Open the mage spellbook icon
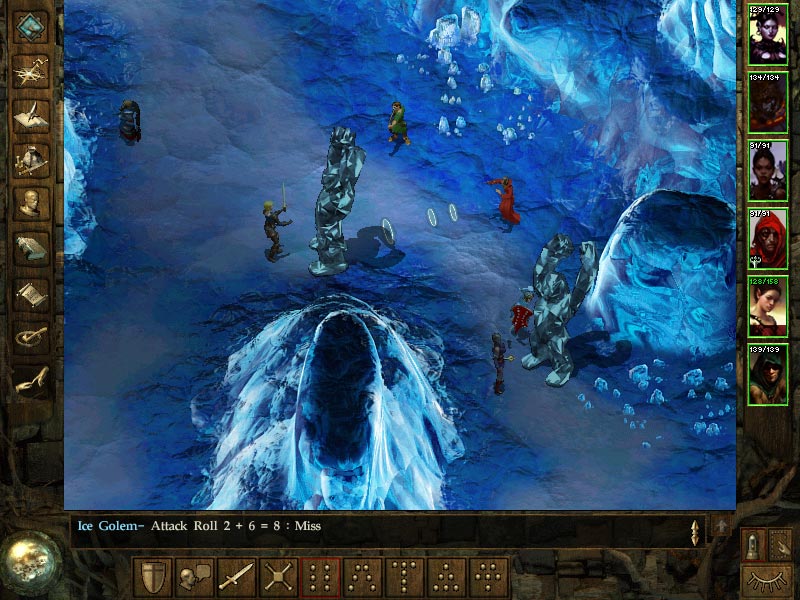The height and width of the screenshot is (600, 800). tap(31, 247)
